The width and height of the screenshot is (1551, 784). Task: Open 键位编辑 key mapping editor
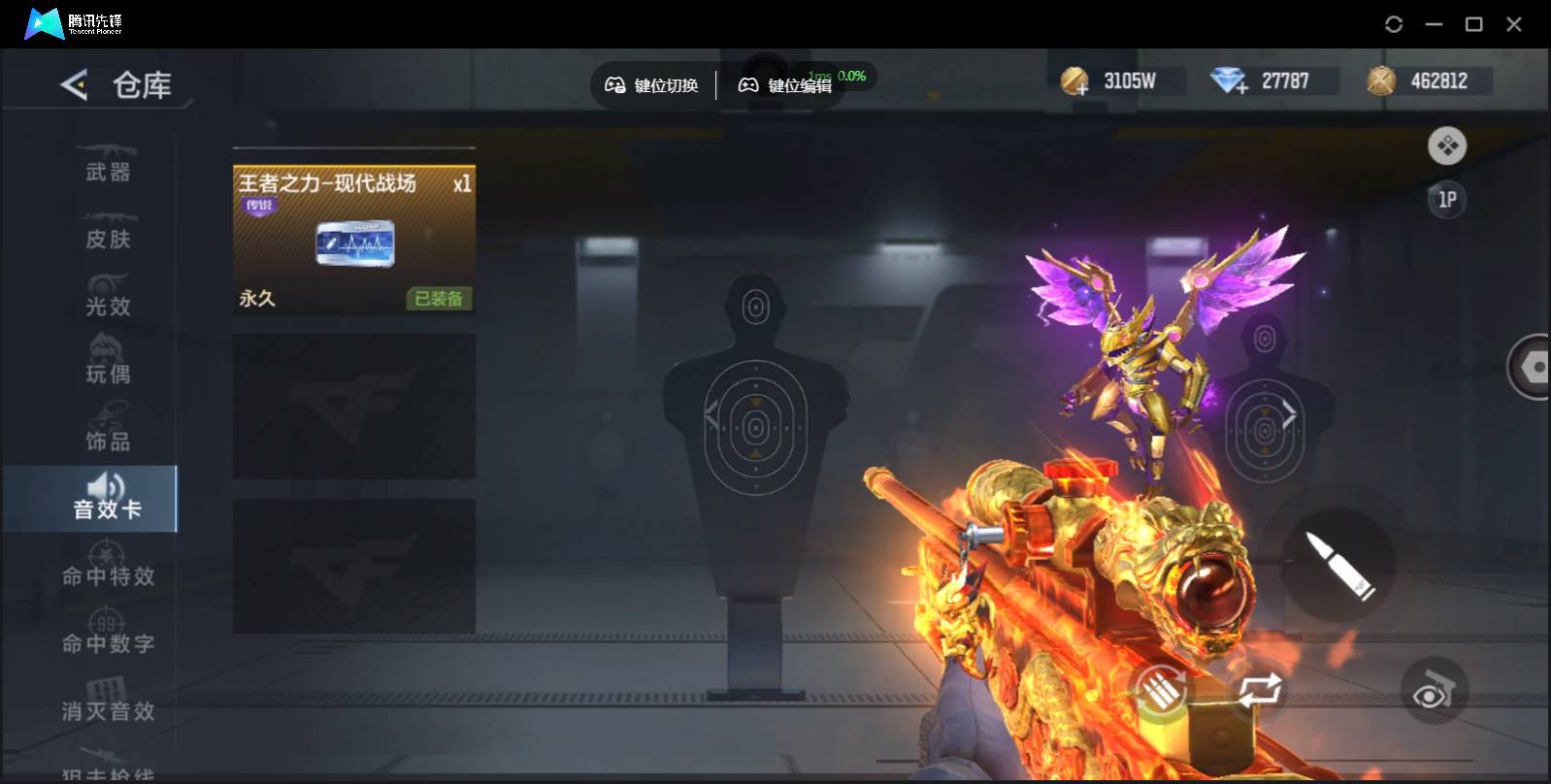point(785,85)
